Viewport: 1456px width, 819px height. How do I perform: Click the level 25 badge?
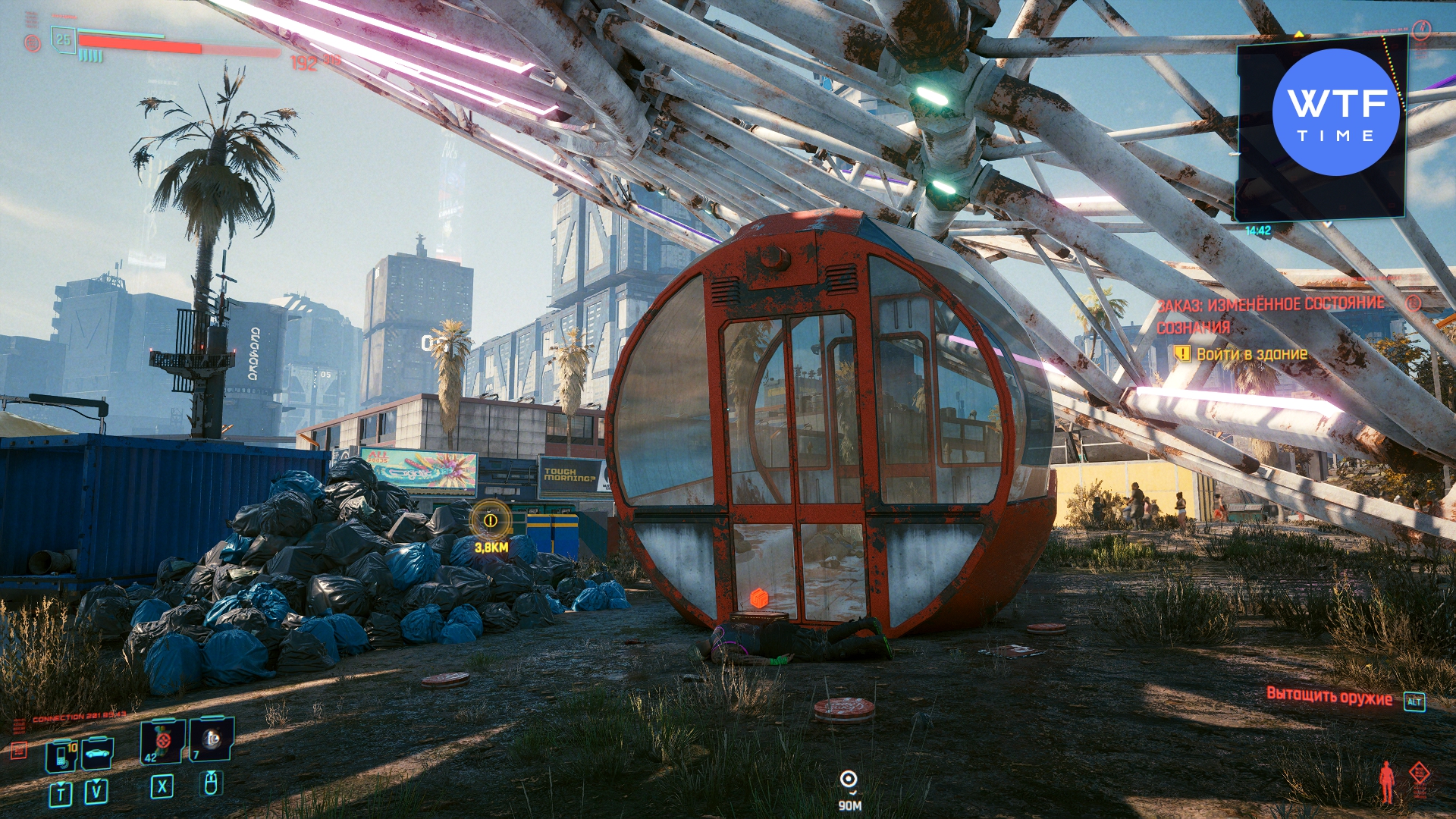click(64, 39)
